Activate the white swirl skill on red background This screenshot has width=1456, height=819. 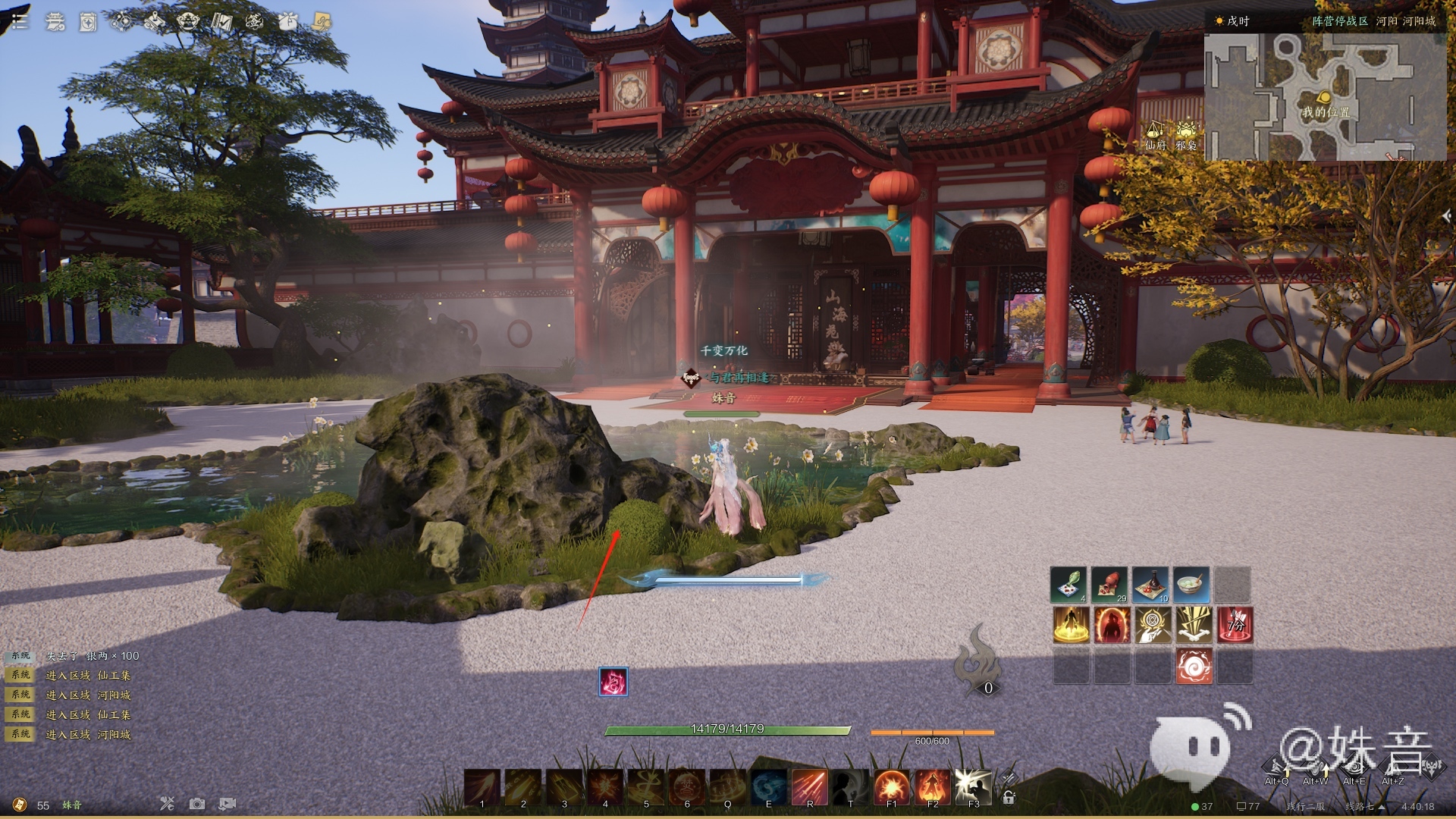point(1194,666)
